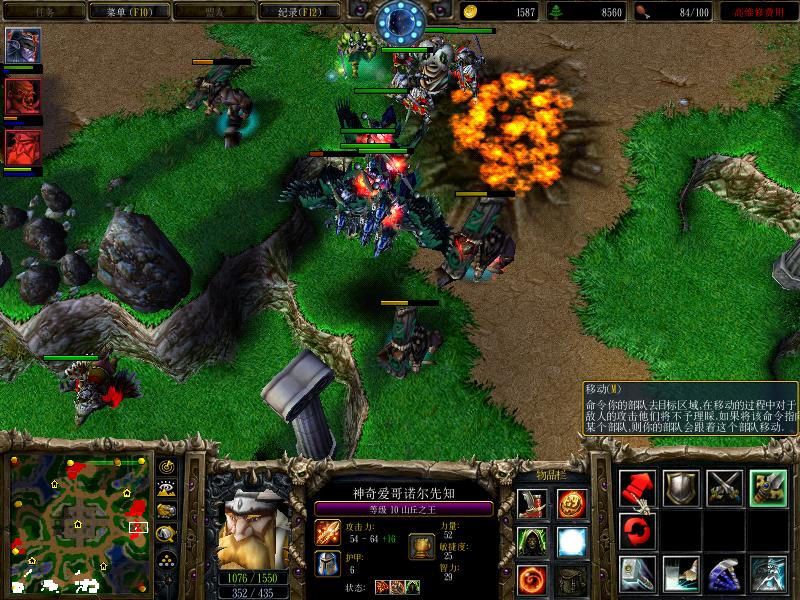Viewport: 800px width, 600px height.
Task: Open the formation movement toggle button
Action: [167, 556]
